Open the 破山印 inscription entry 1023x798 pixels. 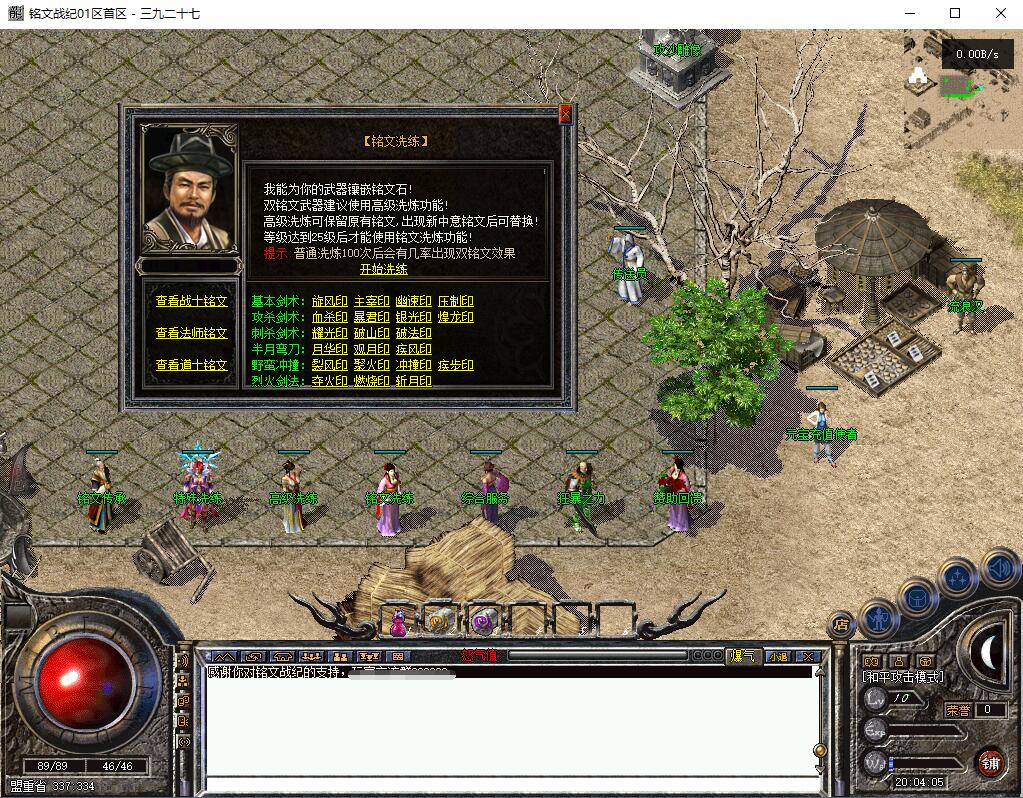(371, 333)
